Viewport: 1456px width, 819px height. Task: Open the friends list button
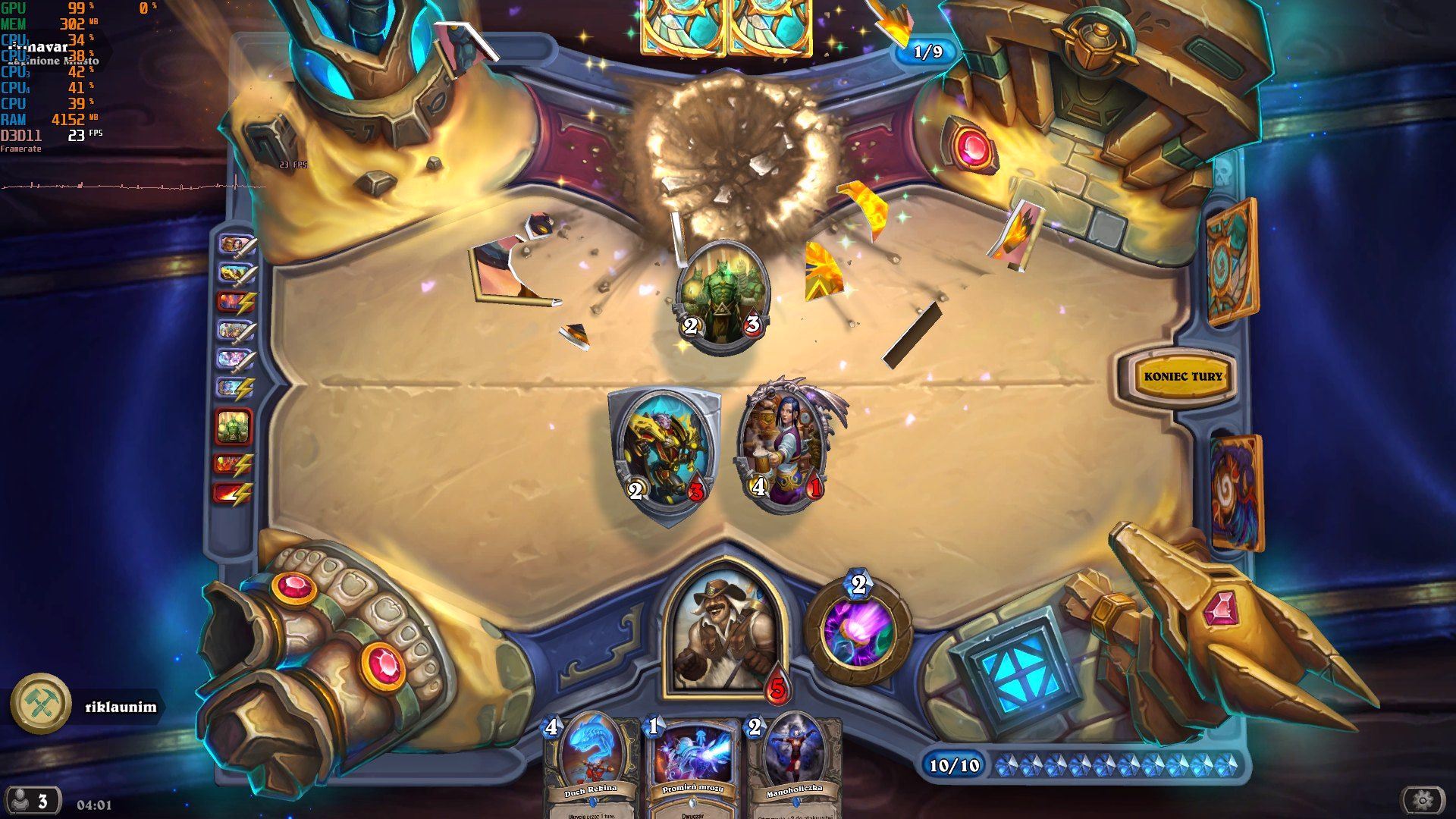pyautogui.click(x=32, y=801)
